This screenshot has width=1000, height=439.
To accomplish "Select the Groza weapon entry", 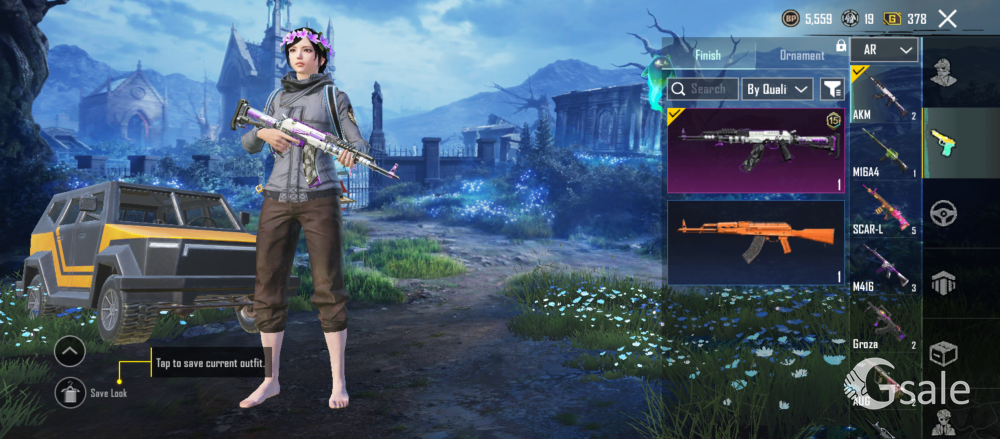I will click(x=885, y=323).
